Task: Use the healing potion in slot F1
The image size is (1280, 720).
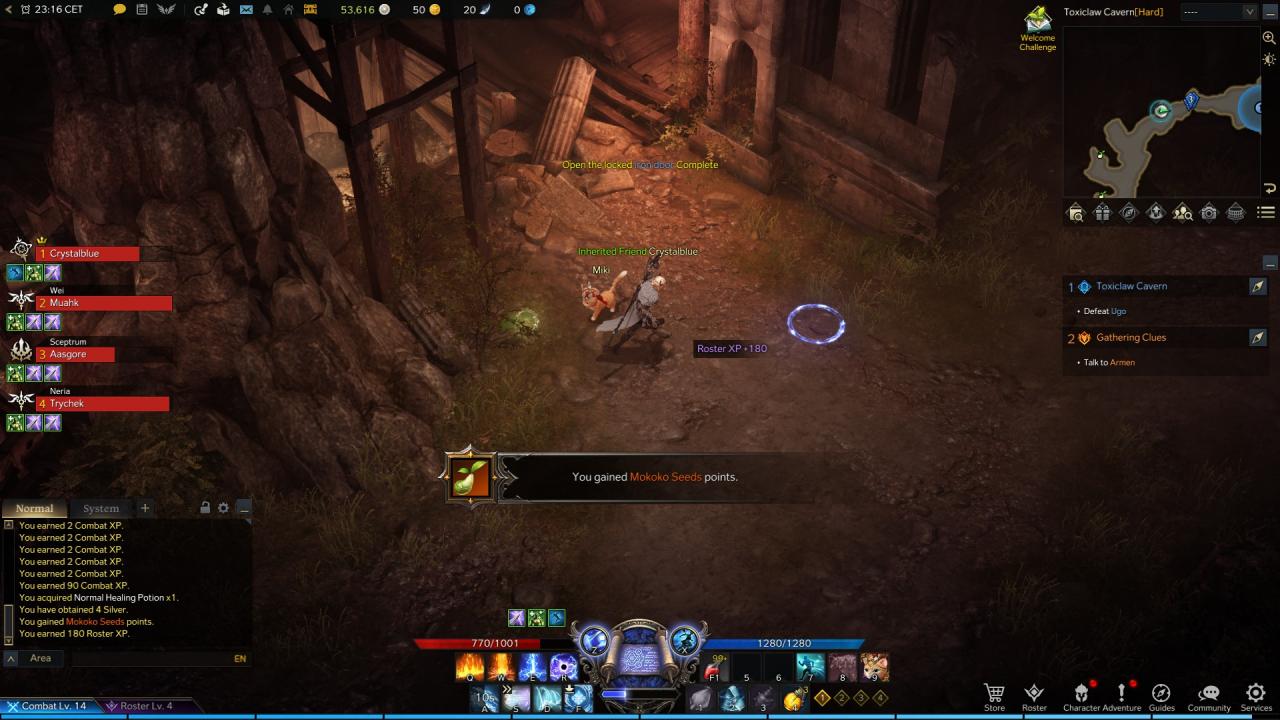Action: pos(714,667)
